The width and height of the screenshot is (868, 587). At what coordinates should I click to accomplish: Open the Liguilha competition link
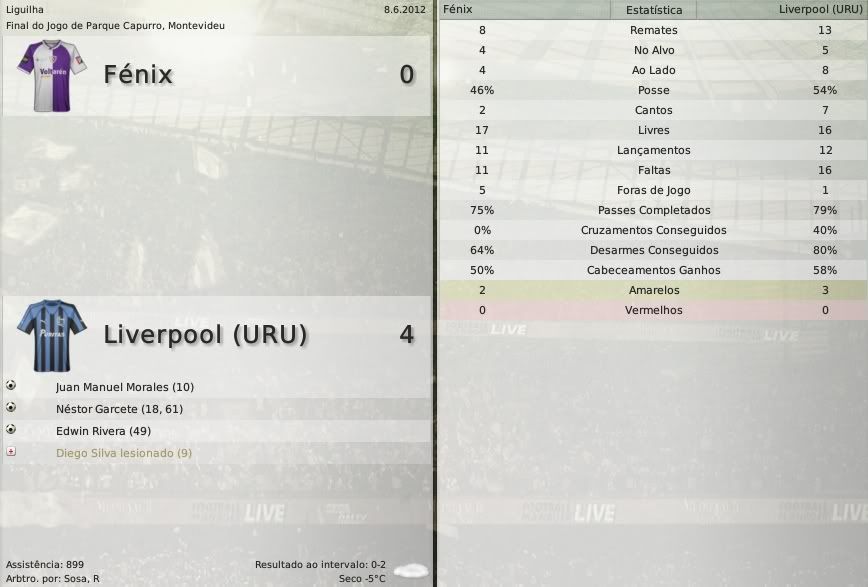(25, 9)
